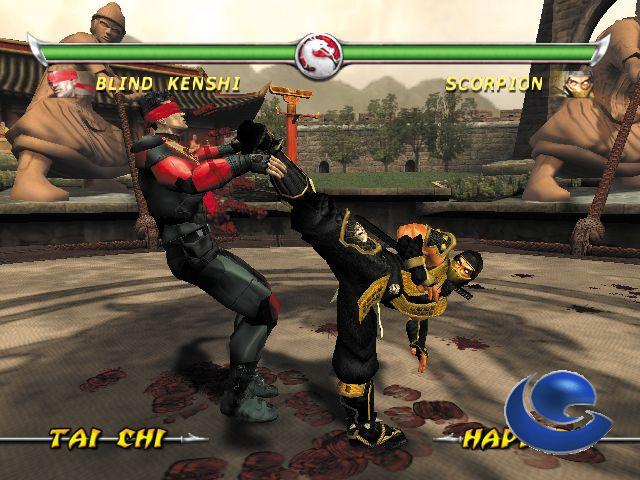640x480 pixels.
Task: Select the Tai Chi fighting style label
Action: coord(106,437)
